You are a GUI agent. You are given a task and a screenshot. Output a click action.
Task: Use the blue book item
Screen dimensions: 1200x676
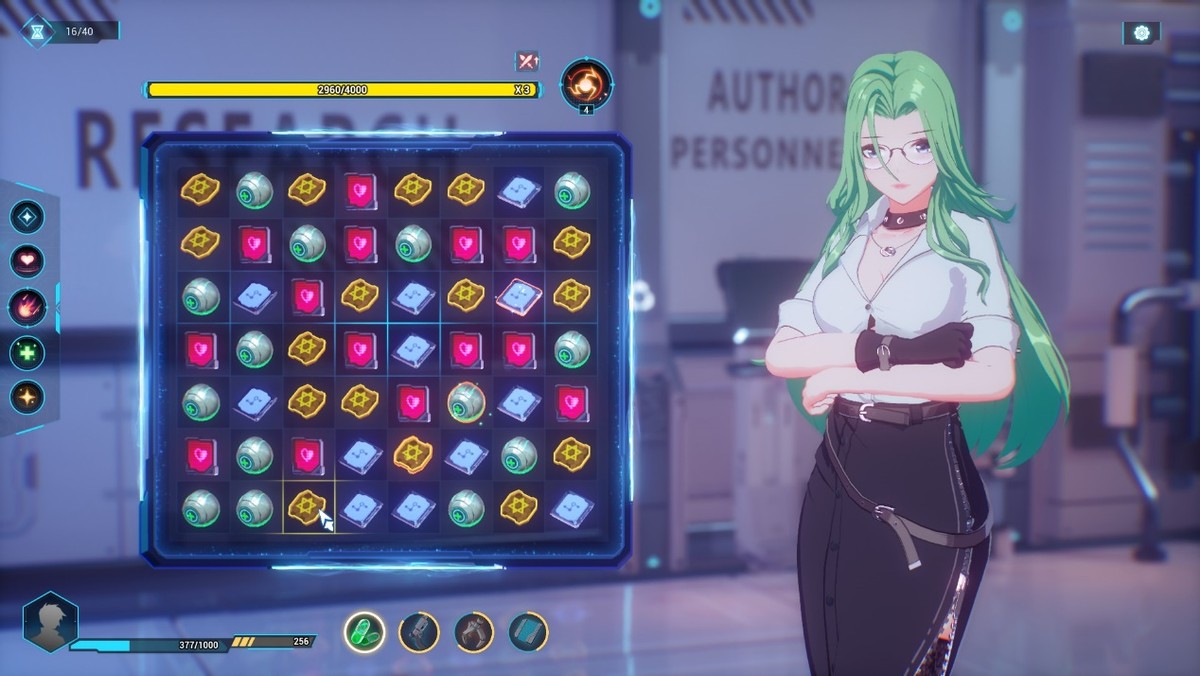click(x=528, y=631)
